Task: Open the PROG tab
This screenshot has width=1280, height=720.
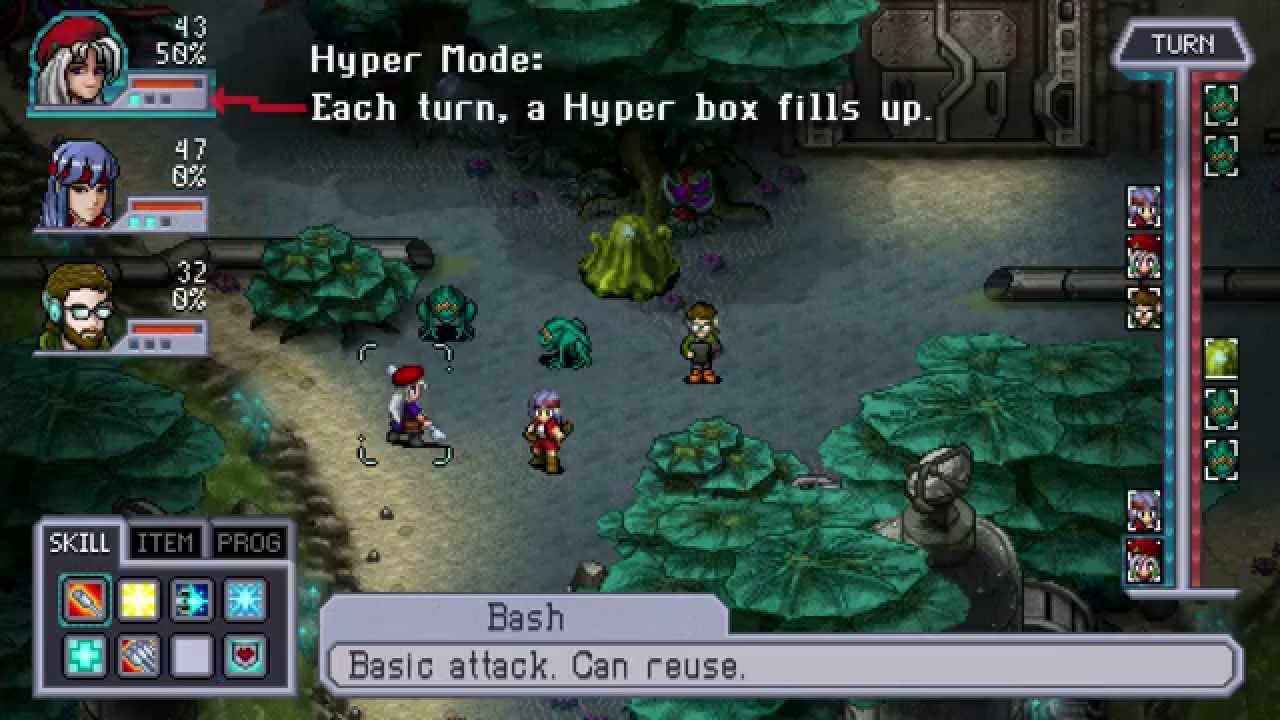Action: coord(248,543)
